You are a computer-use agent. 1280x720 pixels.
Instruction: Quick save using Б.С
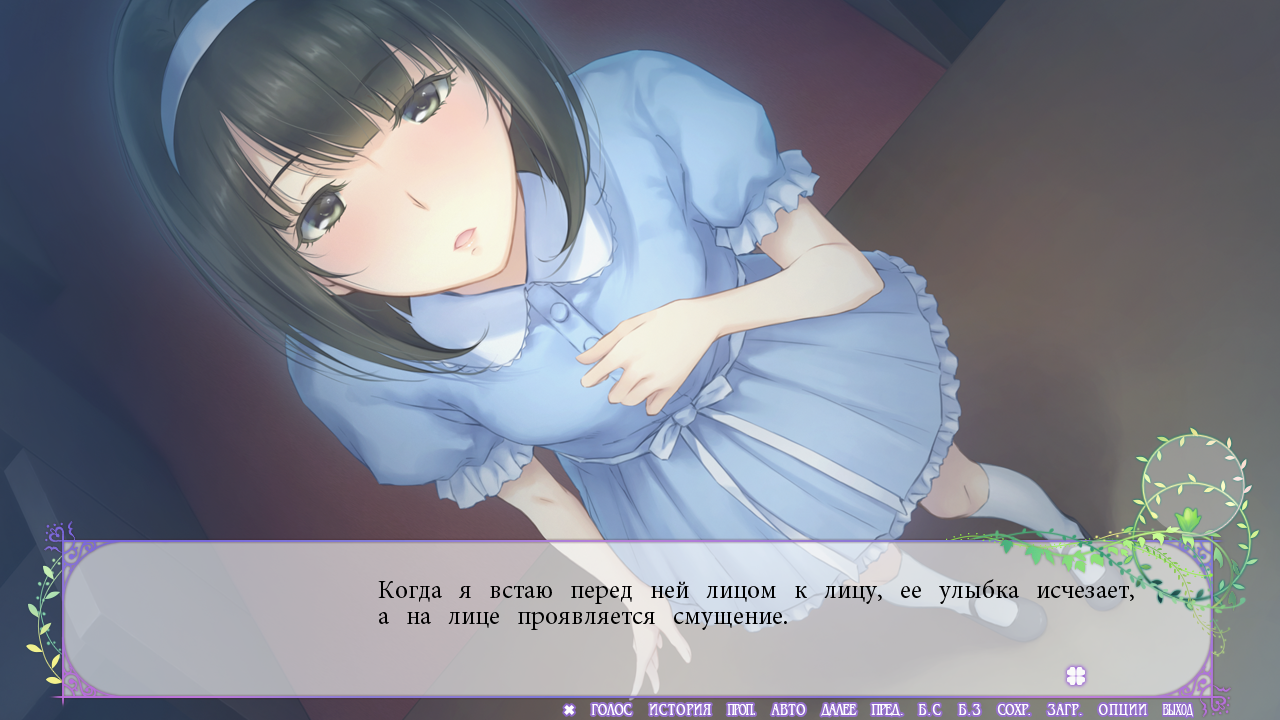[x=929, y=710]
